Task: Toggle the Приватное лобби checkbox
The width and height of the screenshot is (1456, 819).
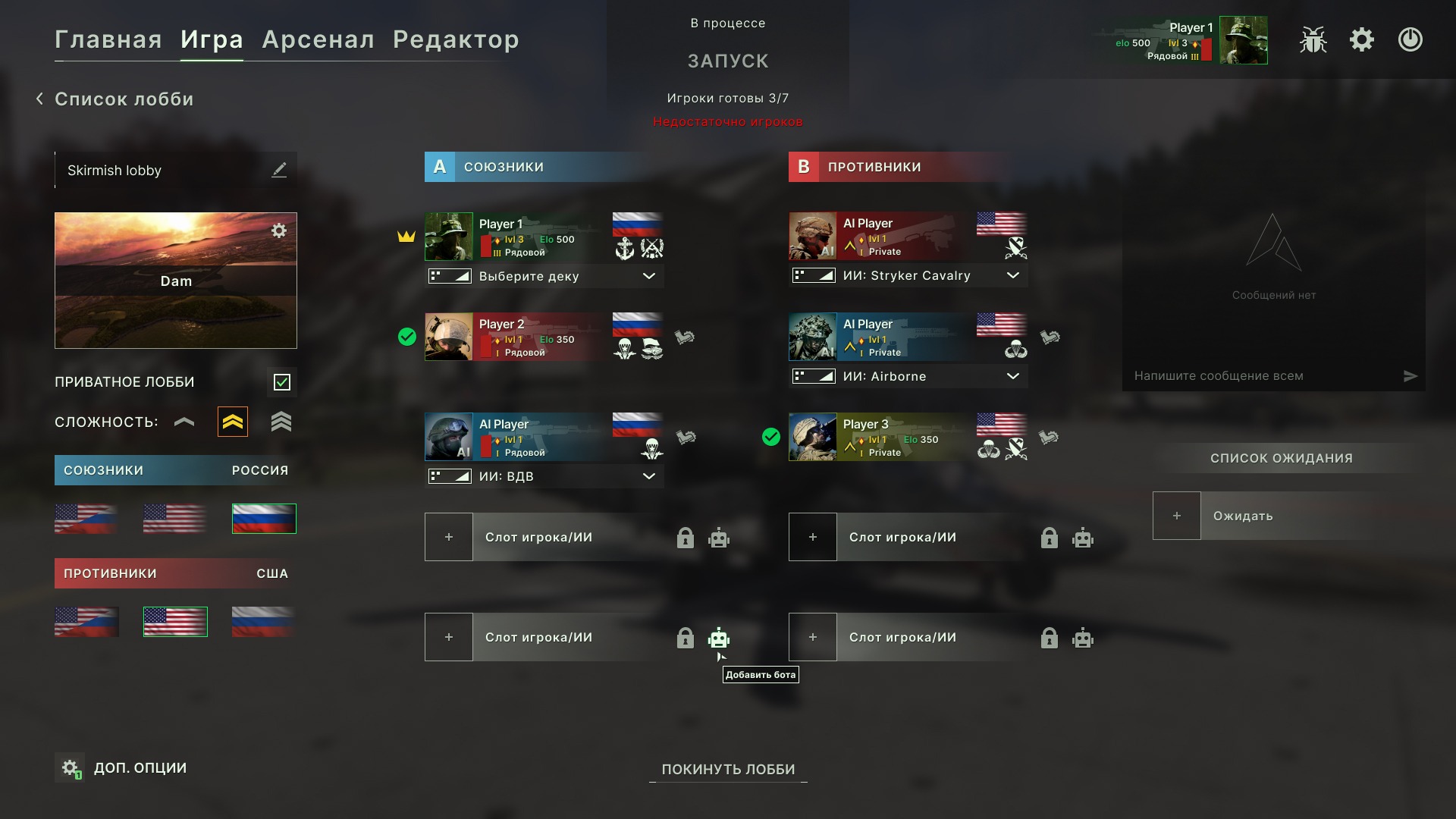Action: [282, 382]
